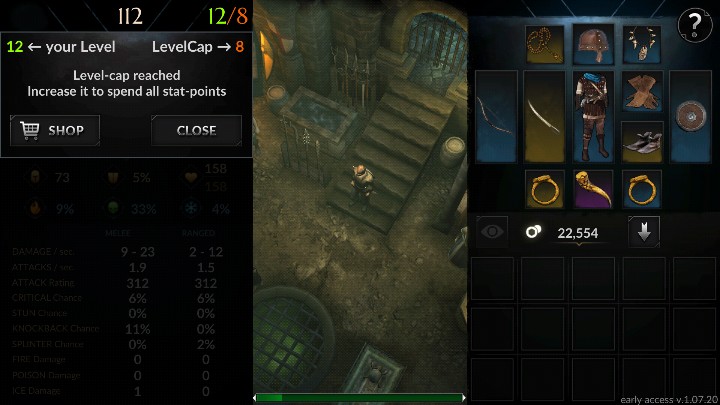Select the equipped boots slot
This screenshot has height=405, width=720.
(642, 141)
